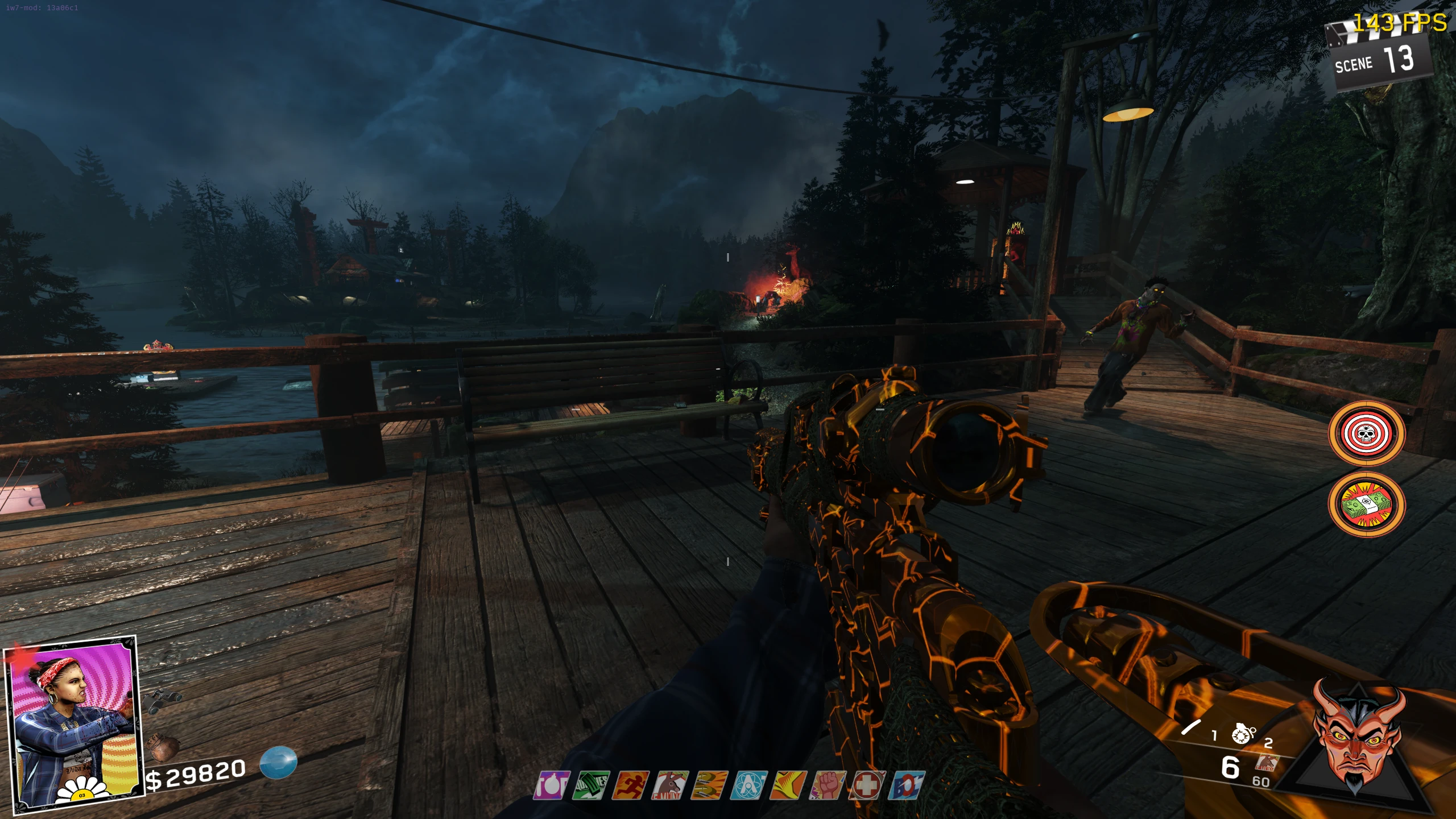The image size is (1456, 819).
Task: Activate the red running man perk
Action: pos(631,785)
